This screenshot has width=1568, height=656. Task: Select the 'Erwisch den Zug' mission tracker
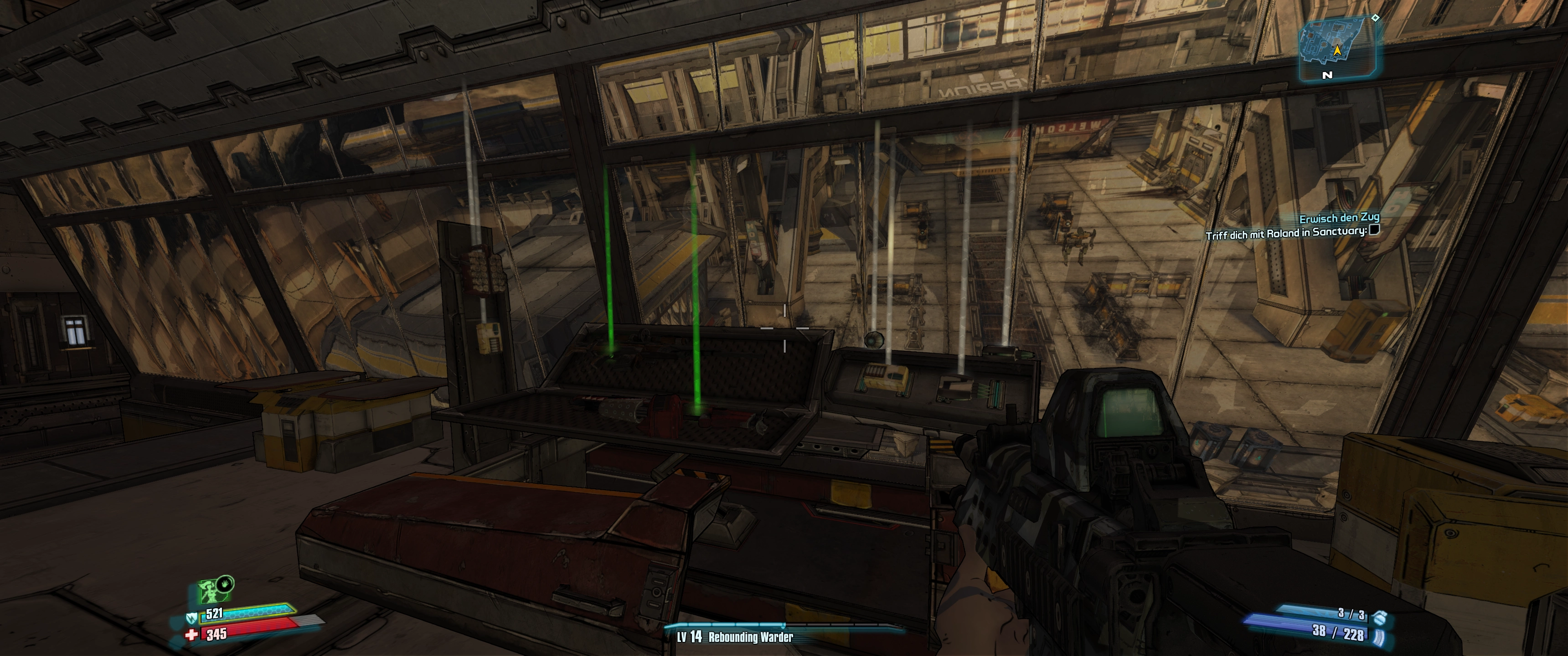[x=1339, y=217]
